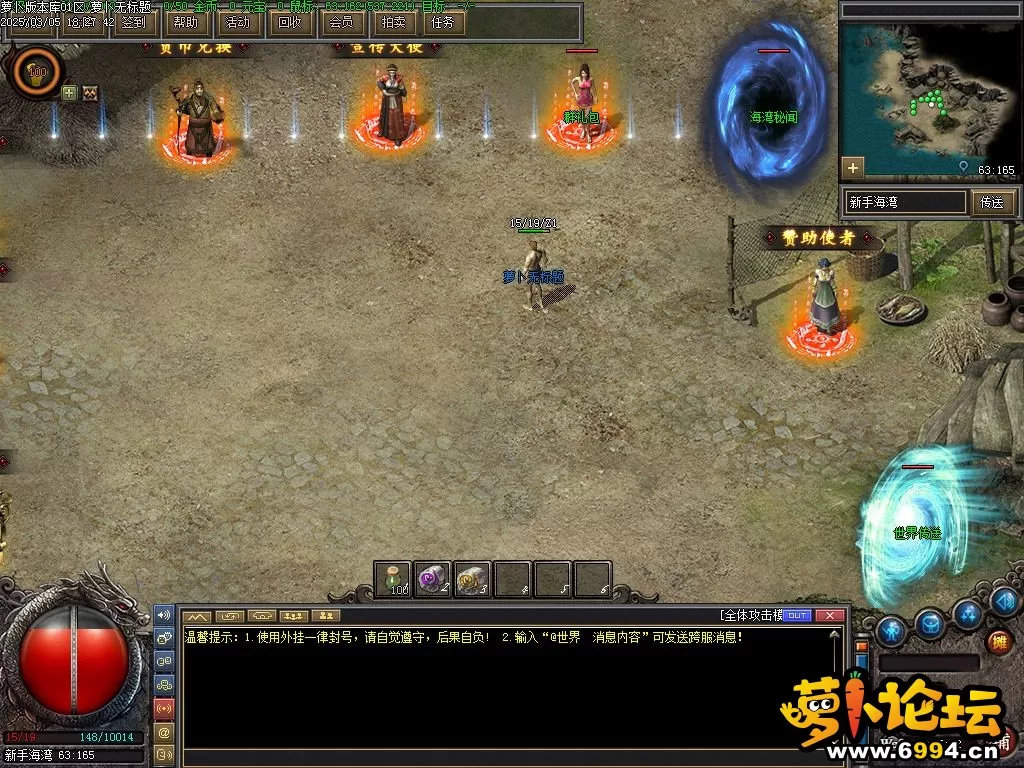The height and width of the screenshot is (768, 1024).
Task: Click the minimap plus button
Action: click(853, 167)
